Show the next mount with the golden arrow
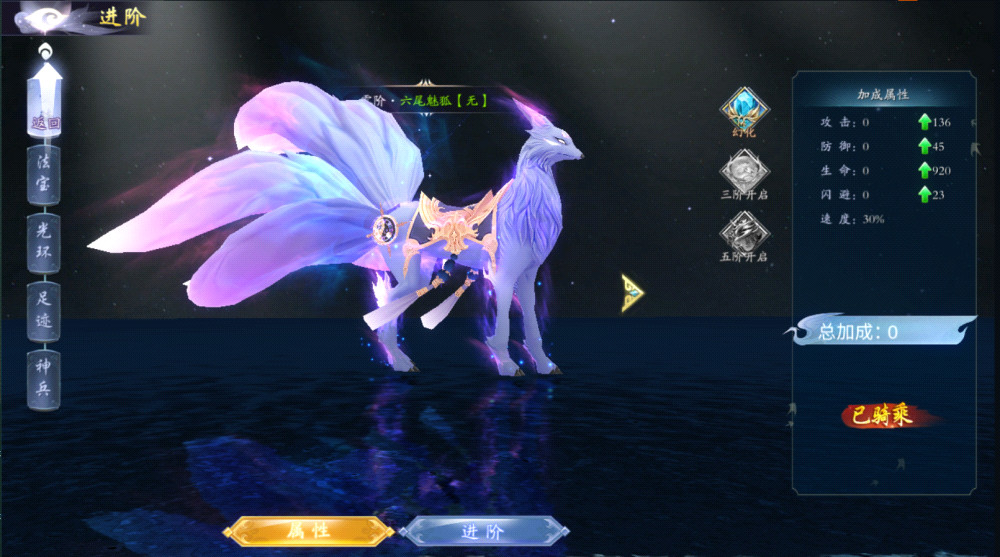Viewport: 1000px width, 557px height. click(x=632, y=293)
